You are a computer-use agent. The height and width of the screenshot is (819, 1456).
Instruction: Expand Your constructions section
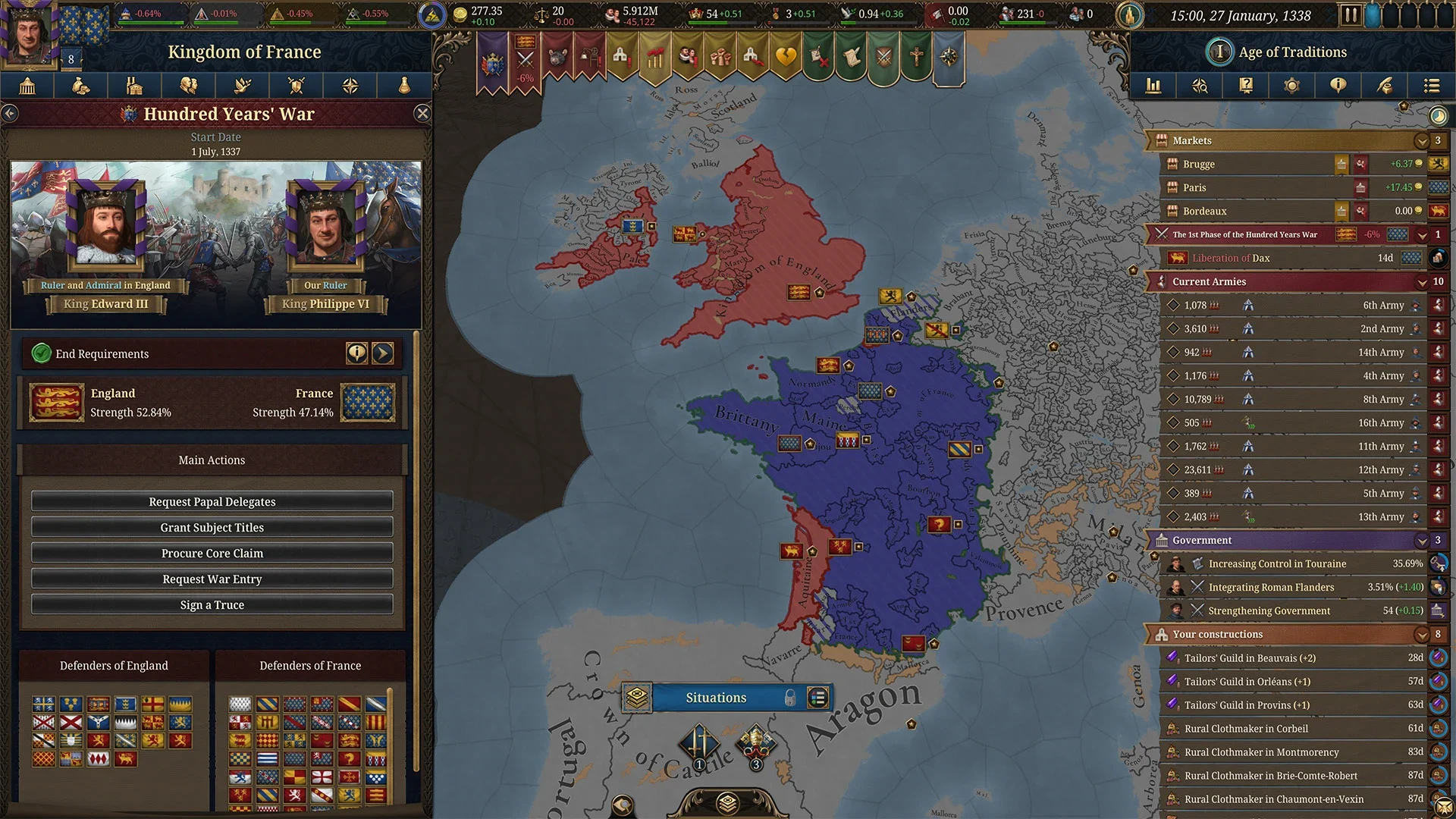click(x=1422, y=635)
